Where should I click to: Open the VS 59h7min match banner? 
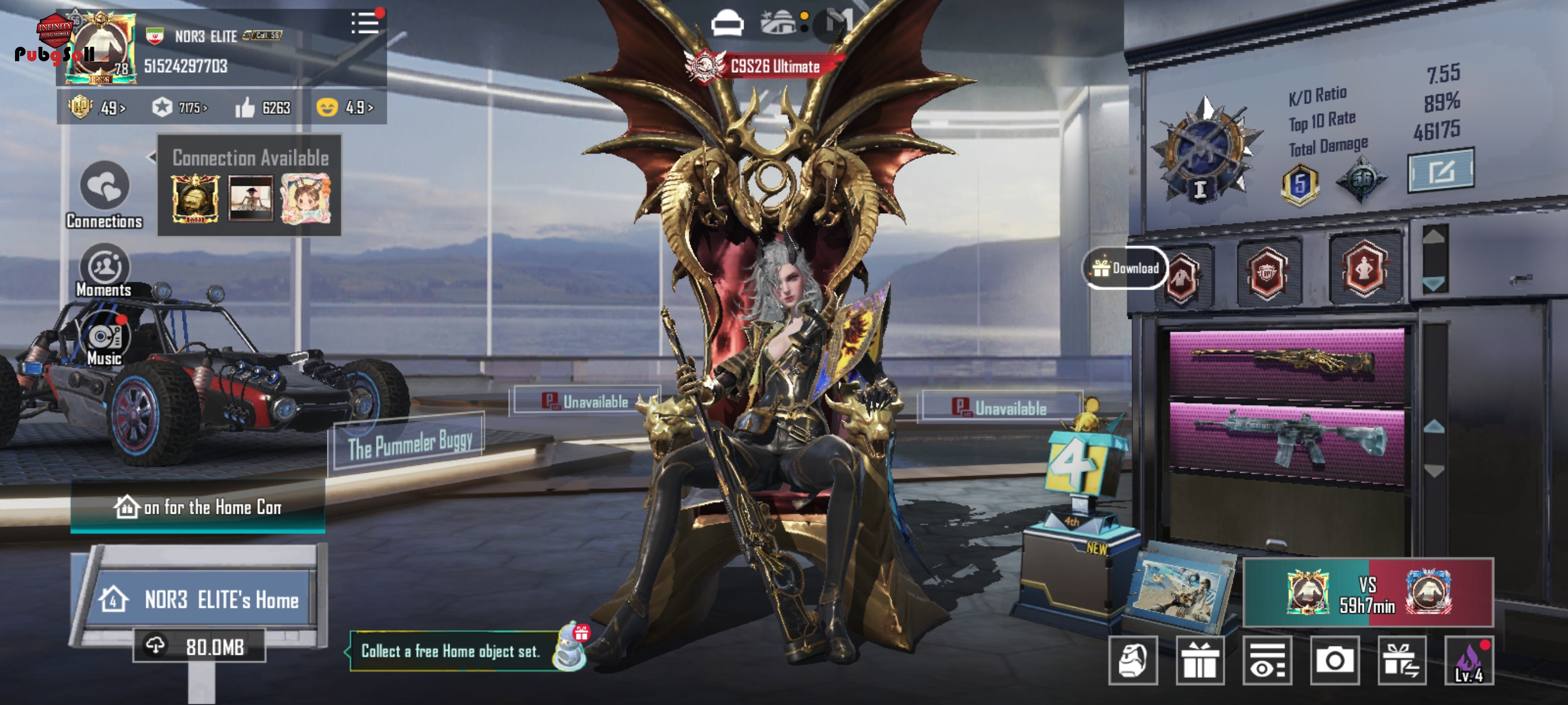click(x=1367, y=593)
